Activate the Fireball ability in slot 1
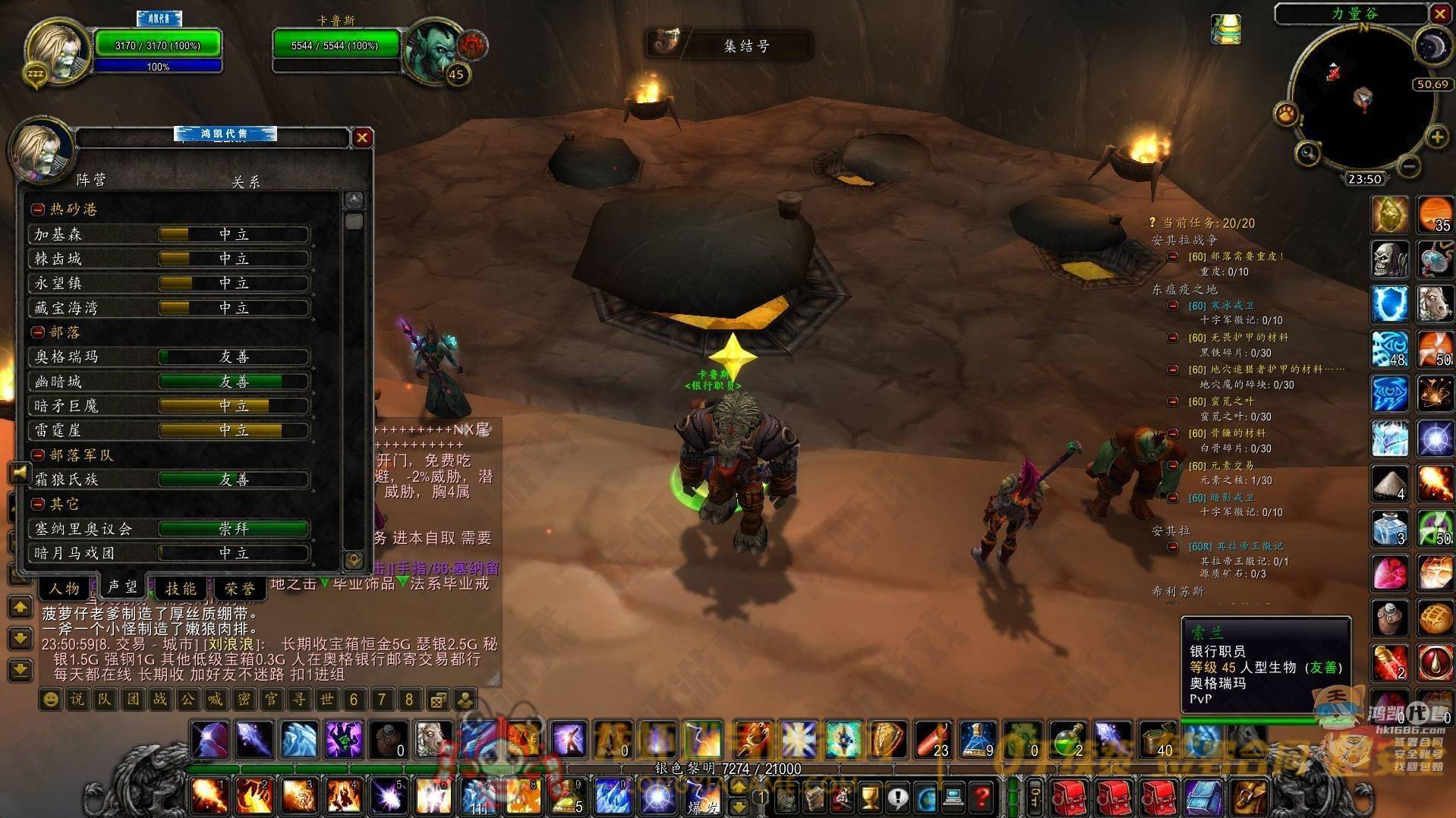 pyautogui.click(x=207, y=797)
